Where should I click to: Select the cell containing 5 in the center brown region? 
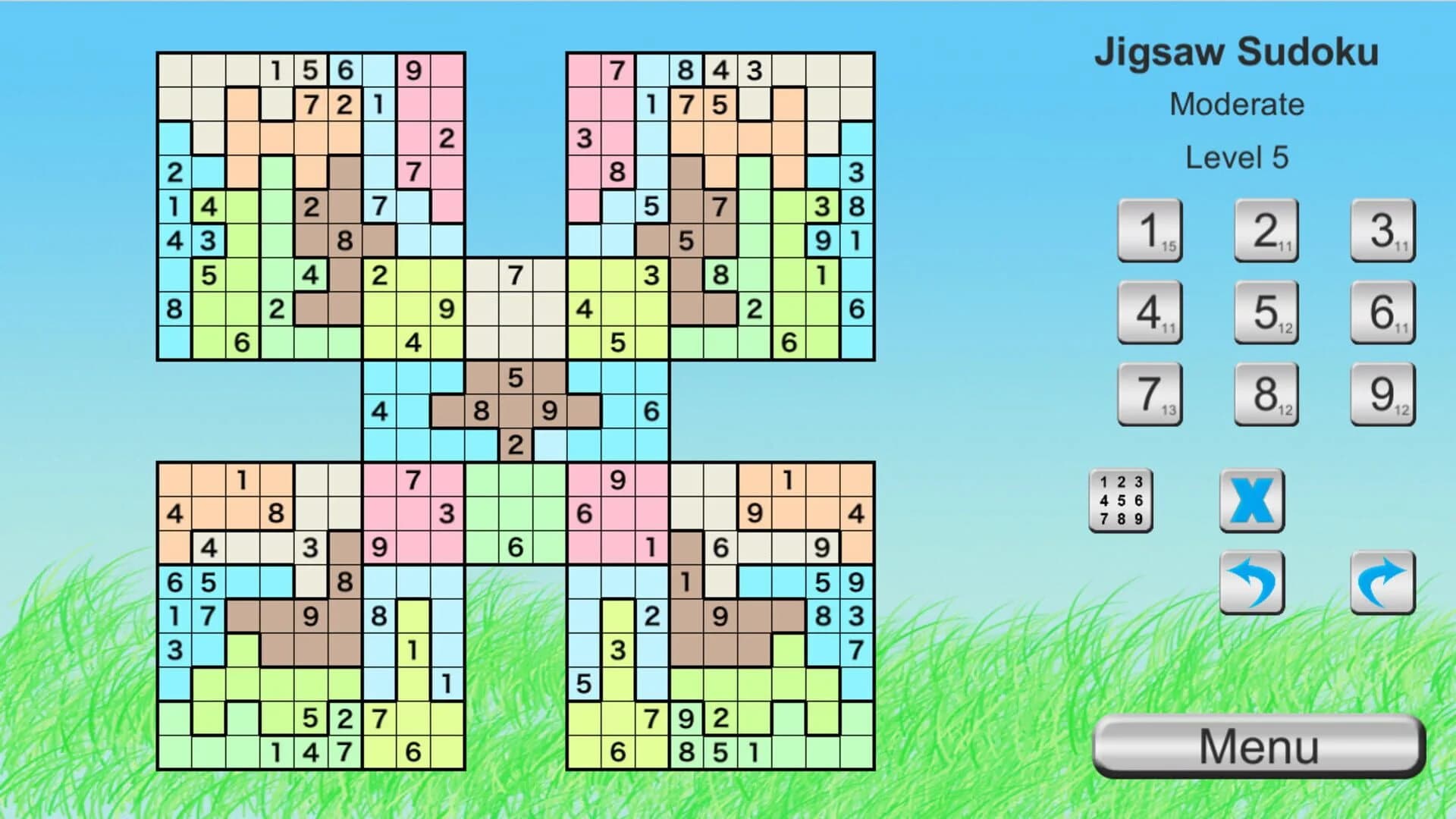pos(516,377)
